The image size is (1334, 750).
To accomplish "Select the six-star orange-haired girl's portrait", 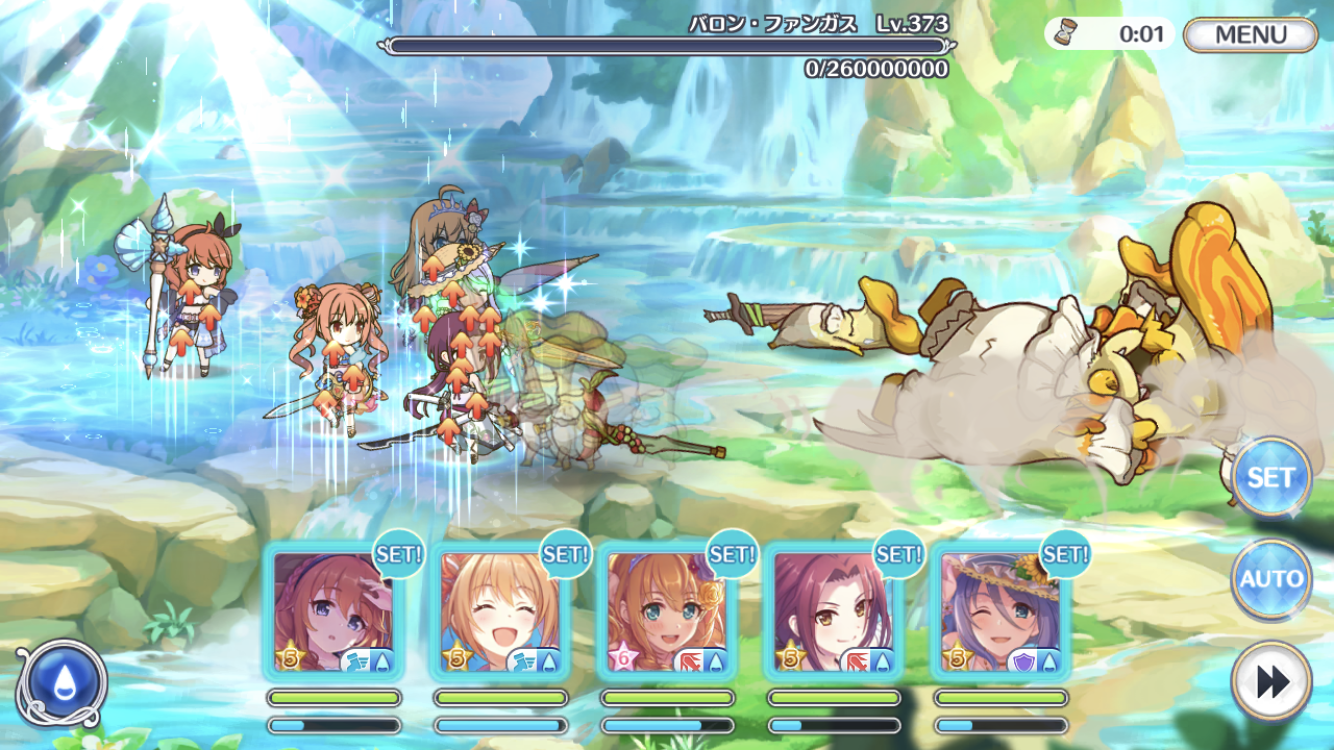I will [x=668, y=612].
